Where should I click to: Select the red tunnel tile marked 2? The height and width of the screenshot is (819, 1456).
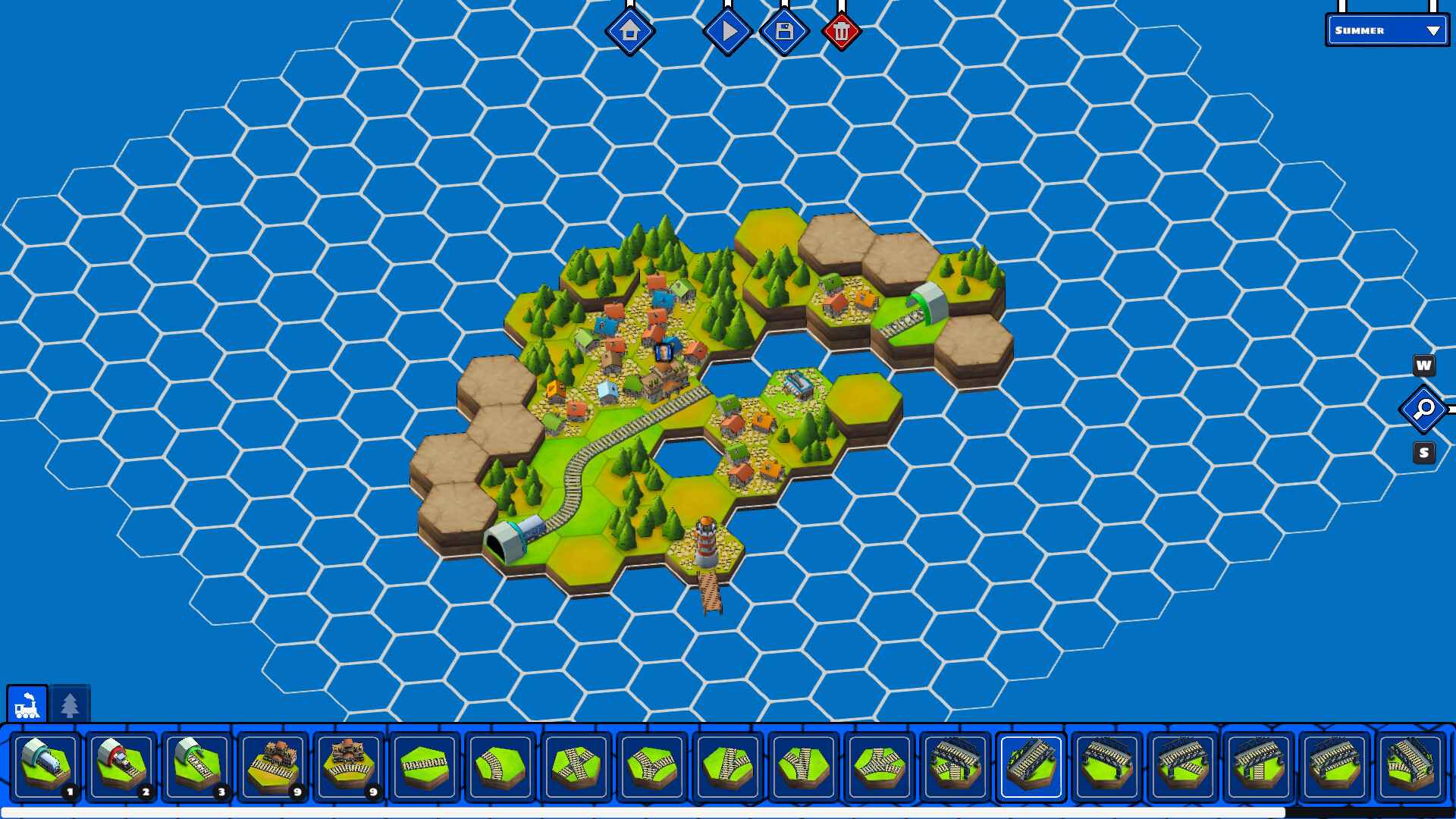121,766
